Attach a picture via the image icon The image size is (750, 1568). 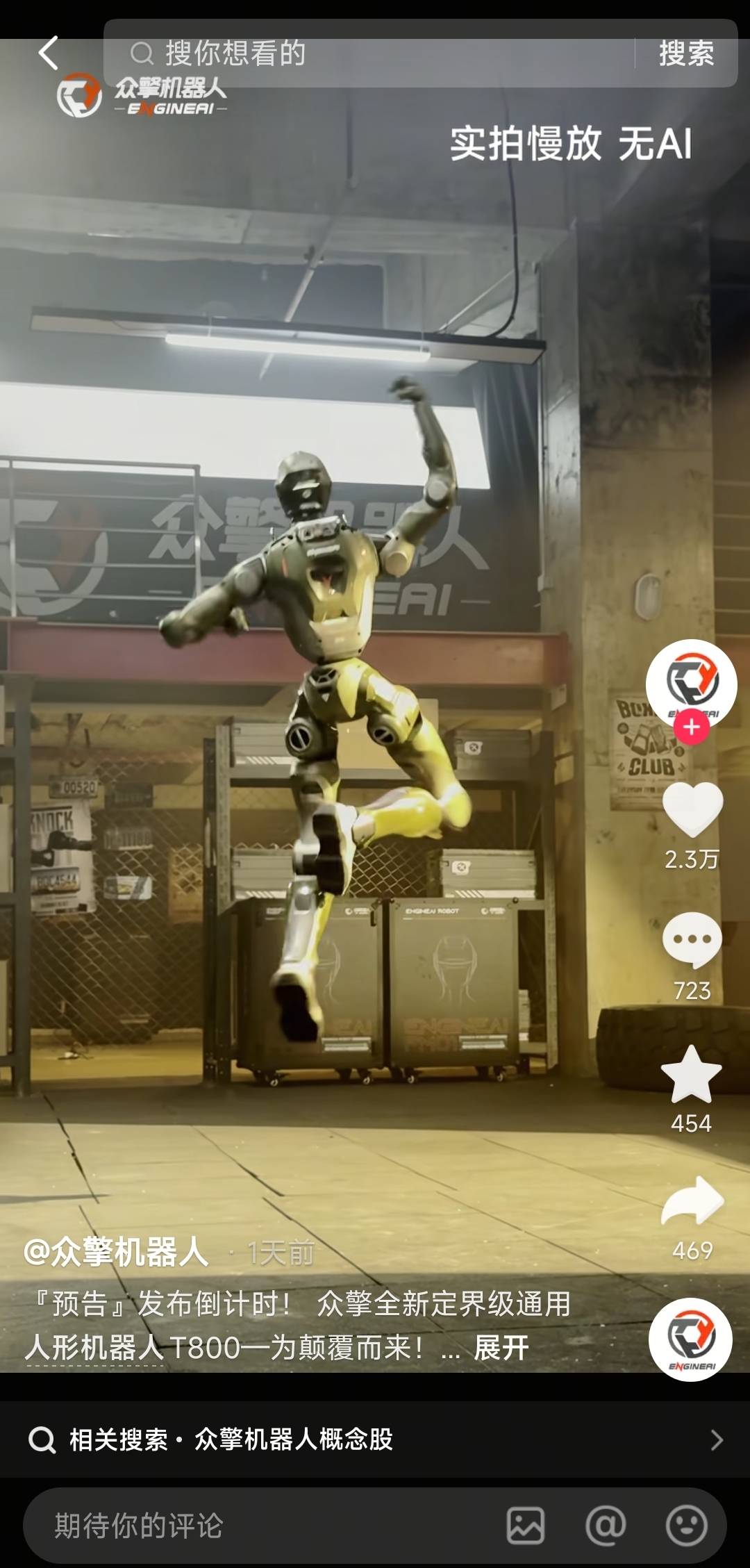526,1526
